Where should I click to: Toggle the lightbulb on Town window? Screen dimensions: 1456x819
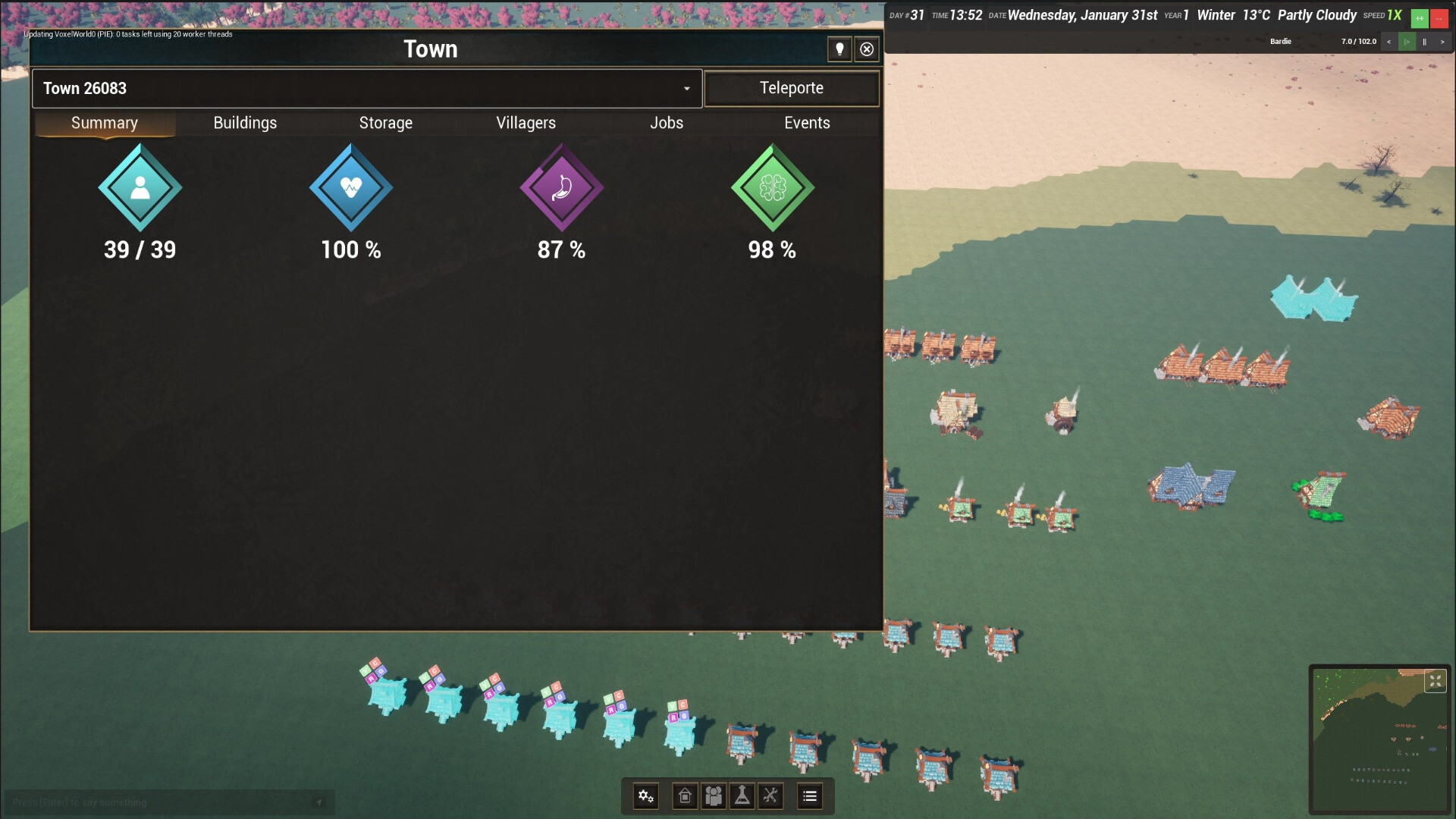pos(839,49)
